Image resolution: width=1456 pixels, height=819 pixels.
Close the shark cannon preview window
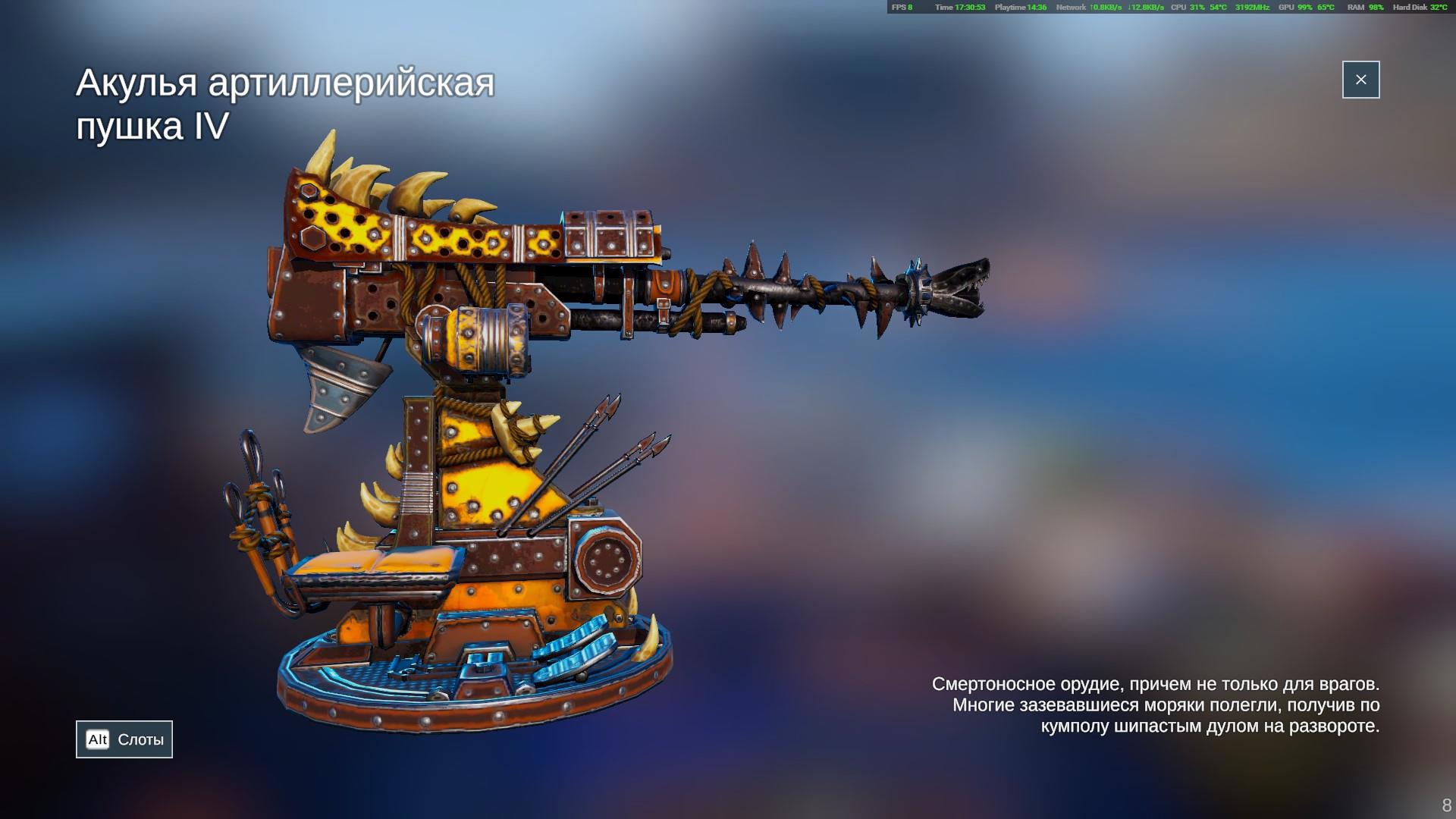pos(1360,80)
